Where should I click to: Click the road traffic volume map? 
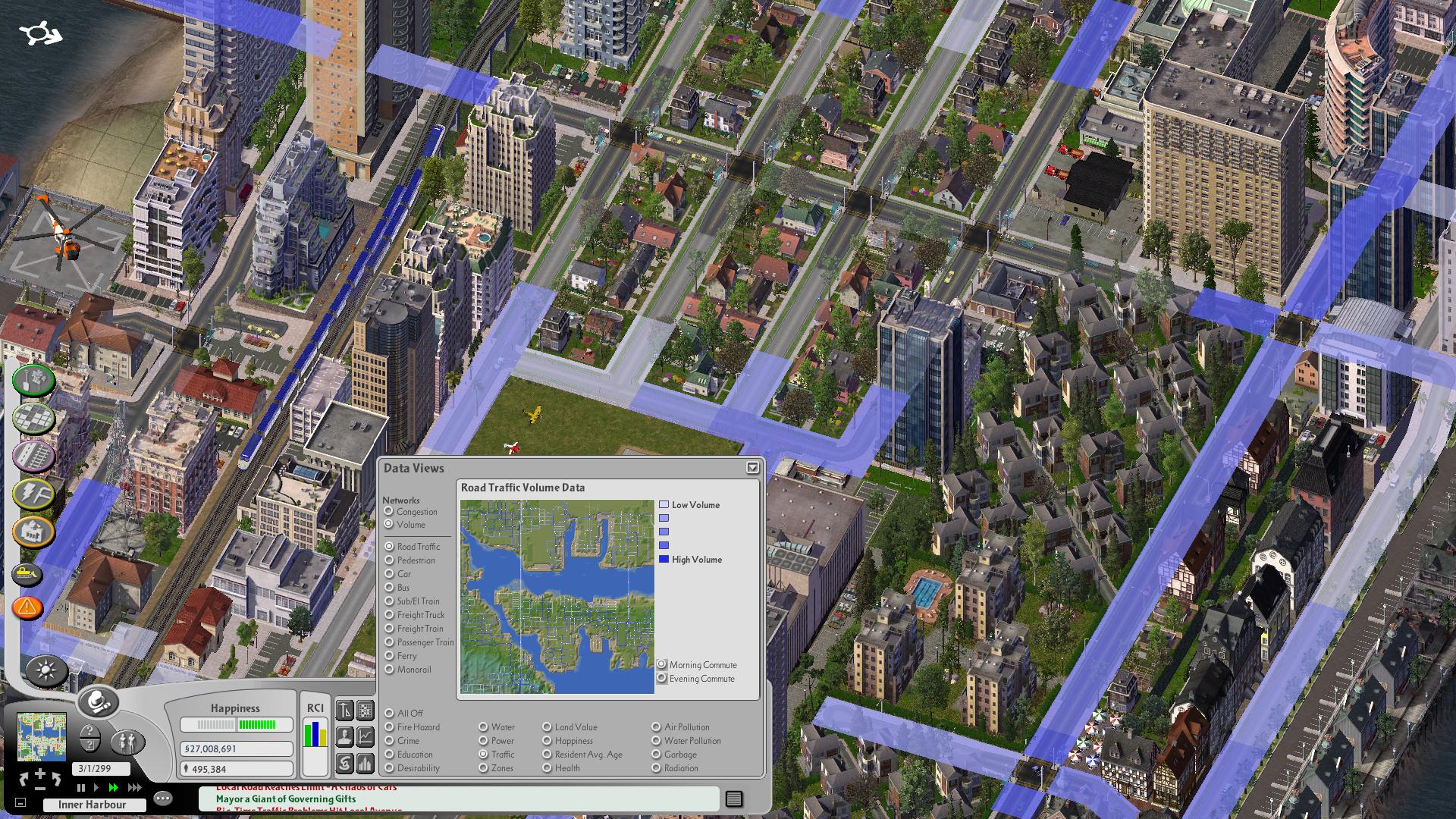[x=557, y=596]
